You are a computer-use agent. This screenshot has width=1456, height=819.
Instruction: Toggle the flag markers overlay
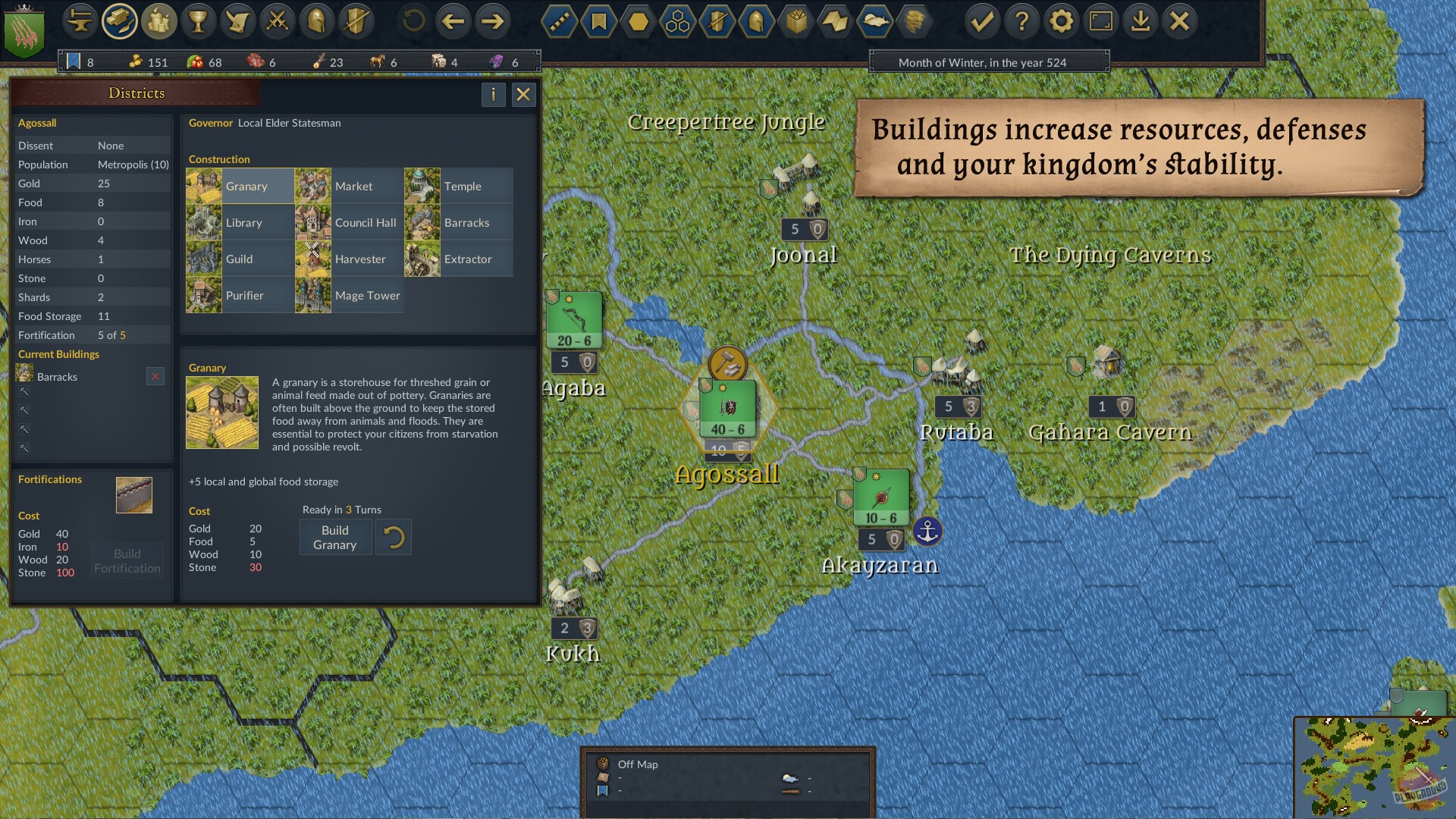[598, 23]
